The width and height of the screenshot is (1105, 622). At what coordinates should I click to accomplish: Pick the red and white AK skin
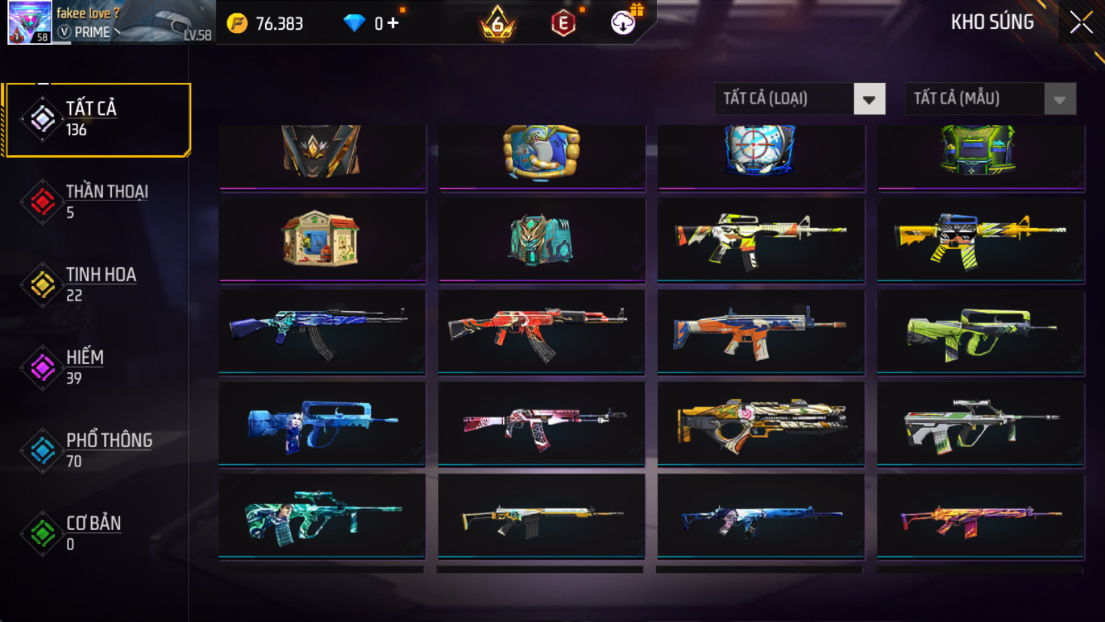[x=541, y=329]
